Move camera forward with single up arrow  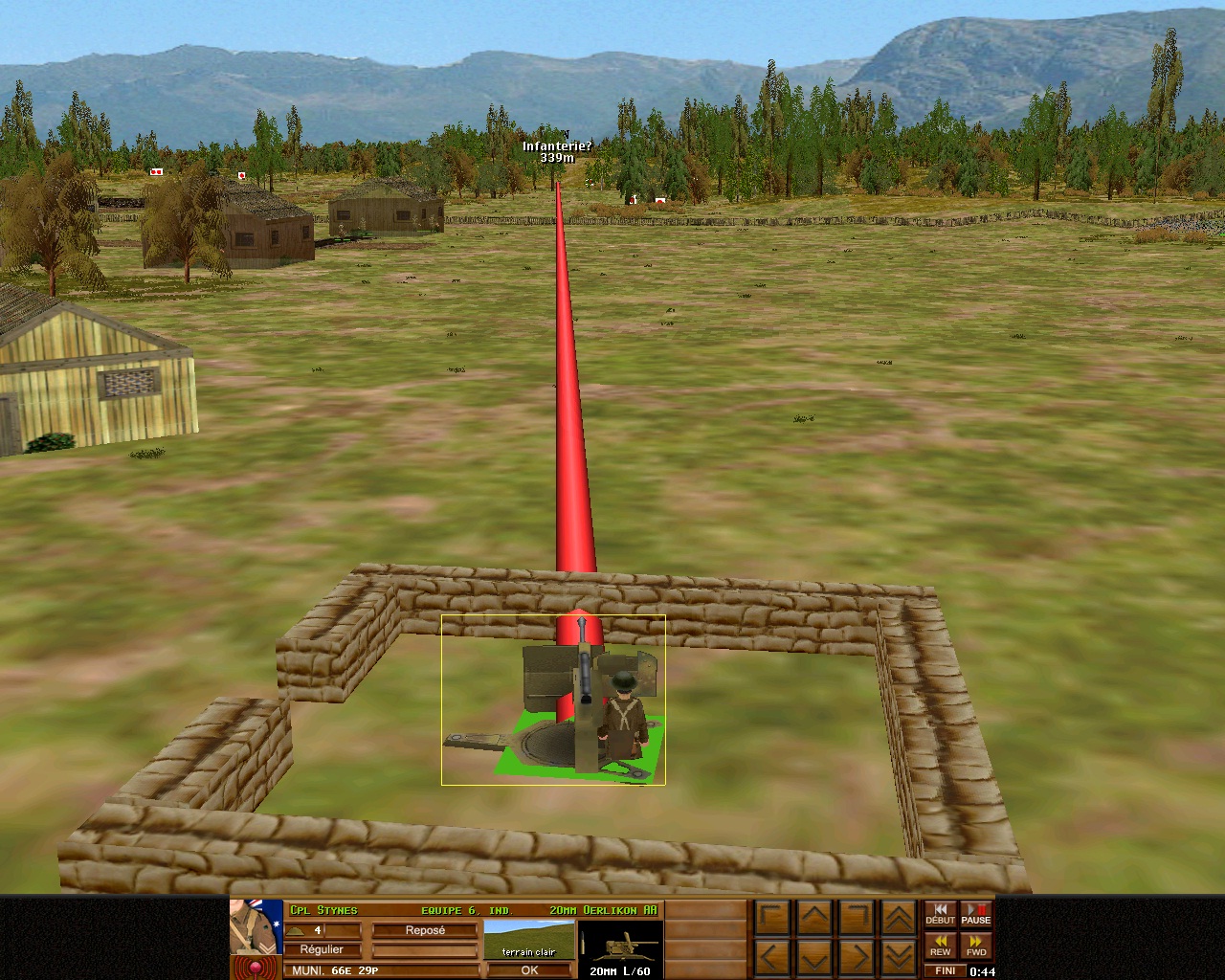(x=814, y=919)
